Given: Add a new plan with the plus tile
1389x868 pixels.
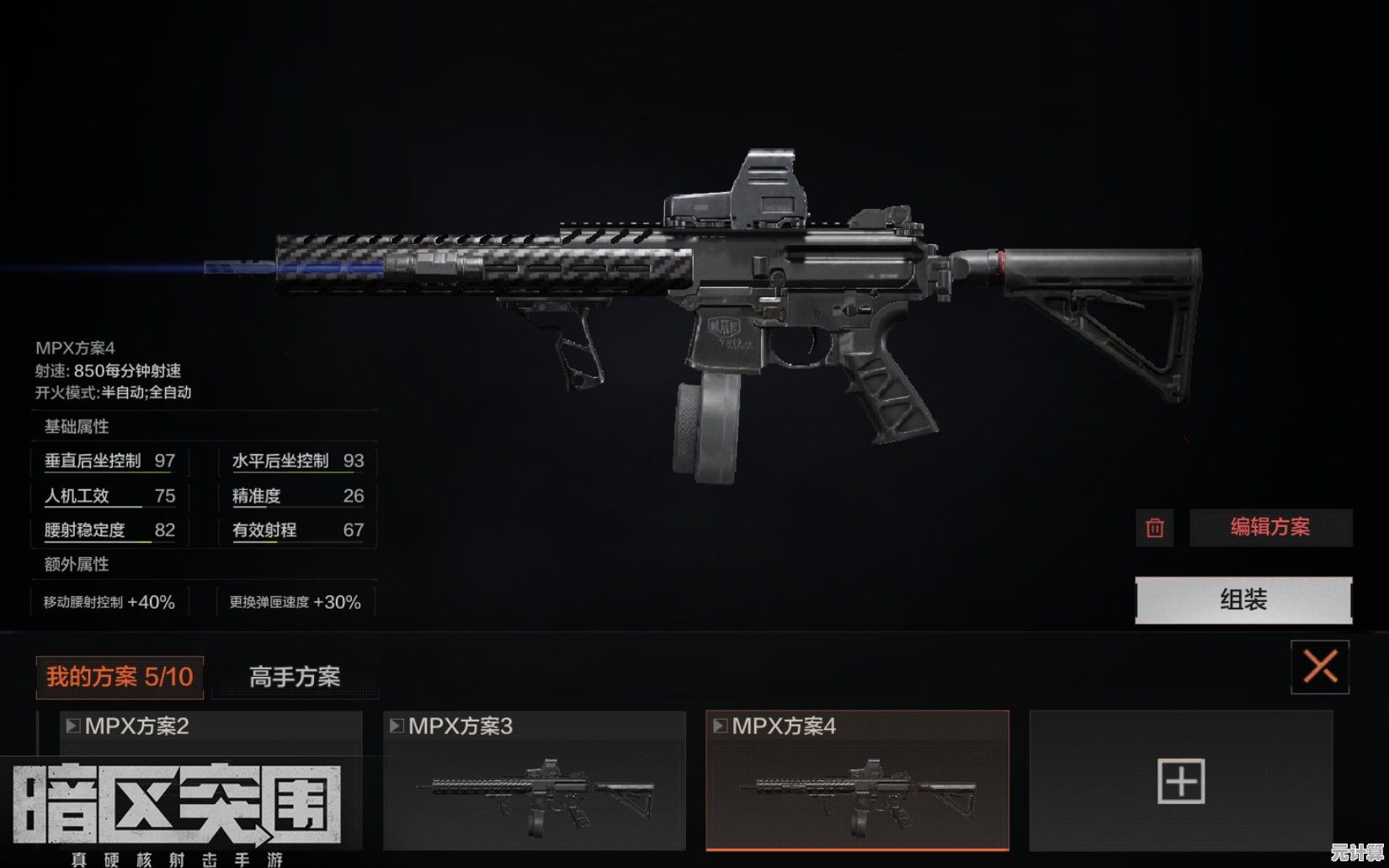Looking at the screenshot, I should tap(1181, 780).
